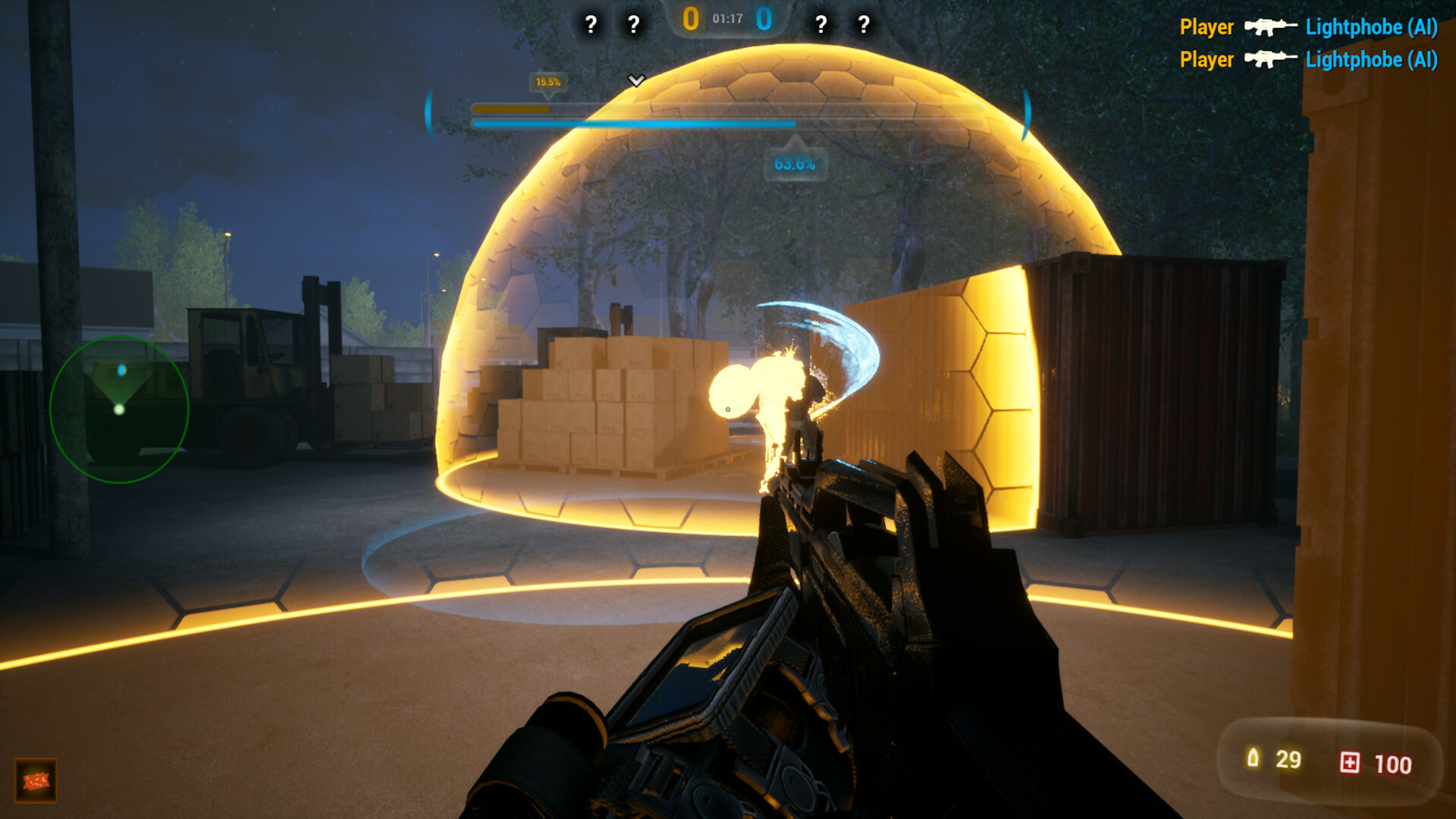The height and width of the screenshot is (819, 1456).
Task: Expand the 15.5% capture percentage tooltip
Action: 548,82
